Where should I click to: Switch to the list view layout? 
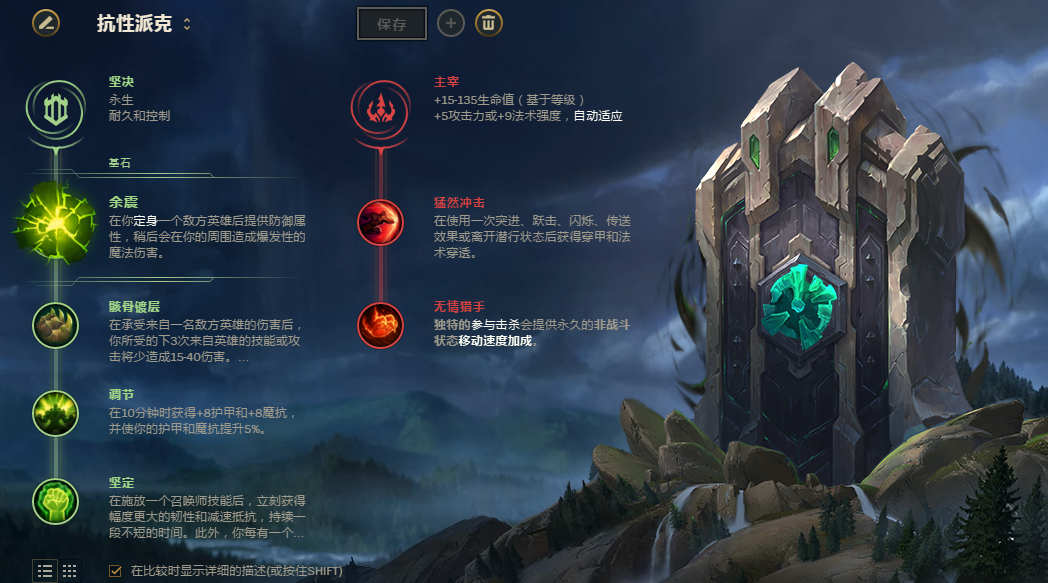45,571
